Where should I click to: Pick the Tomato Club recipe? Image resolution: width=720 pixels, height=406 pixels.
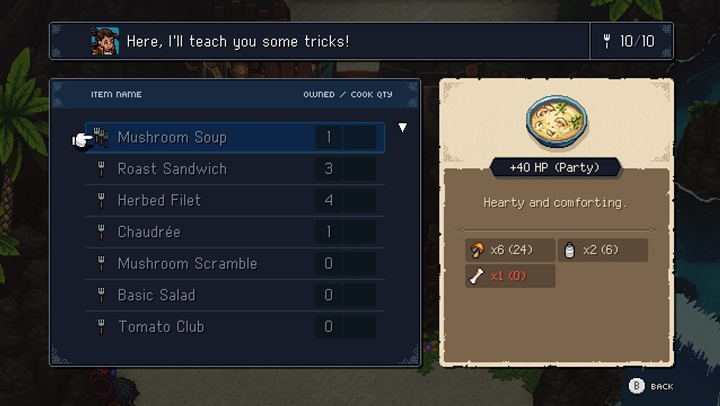point(161,327)
